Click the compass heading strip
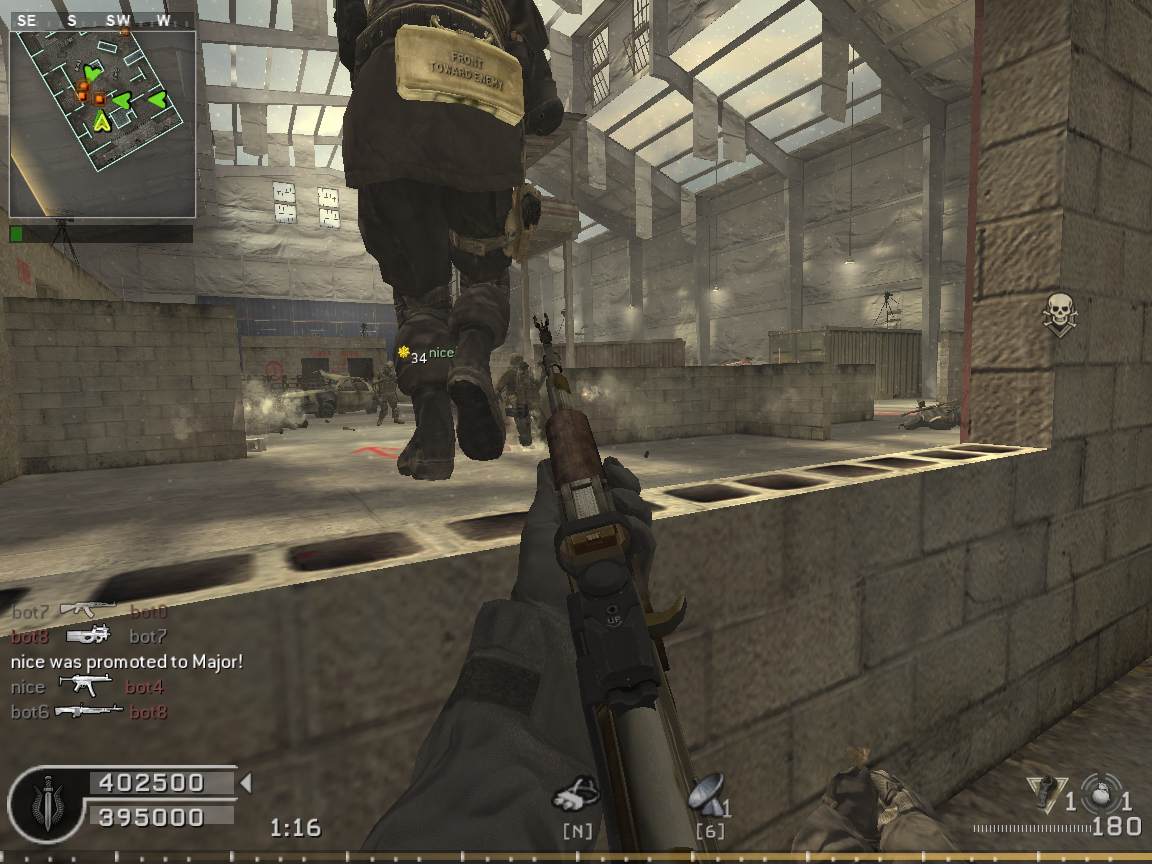 coord(102,20)
